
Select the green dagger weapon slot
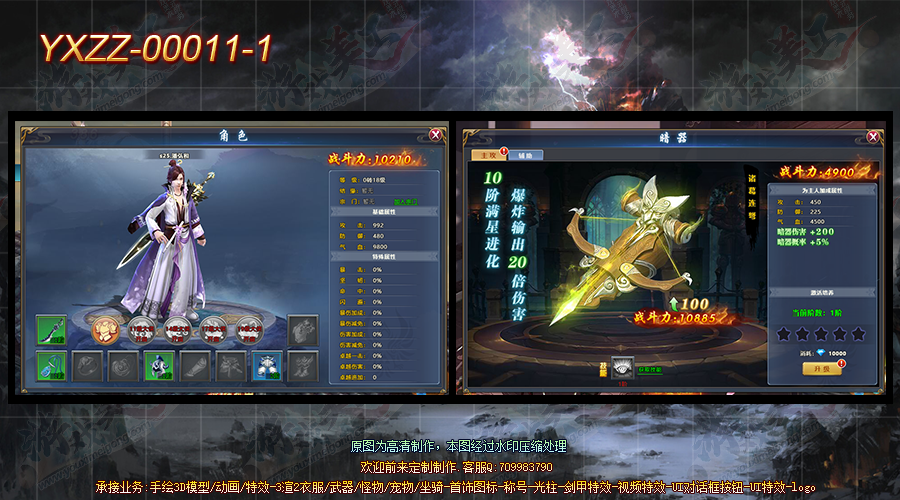pyautogui.click(x=51, y=329)
